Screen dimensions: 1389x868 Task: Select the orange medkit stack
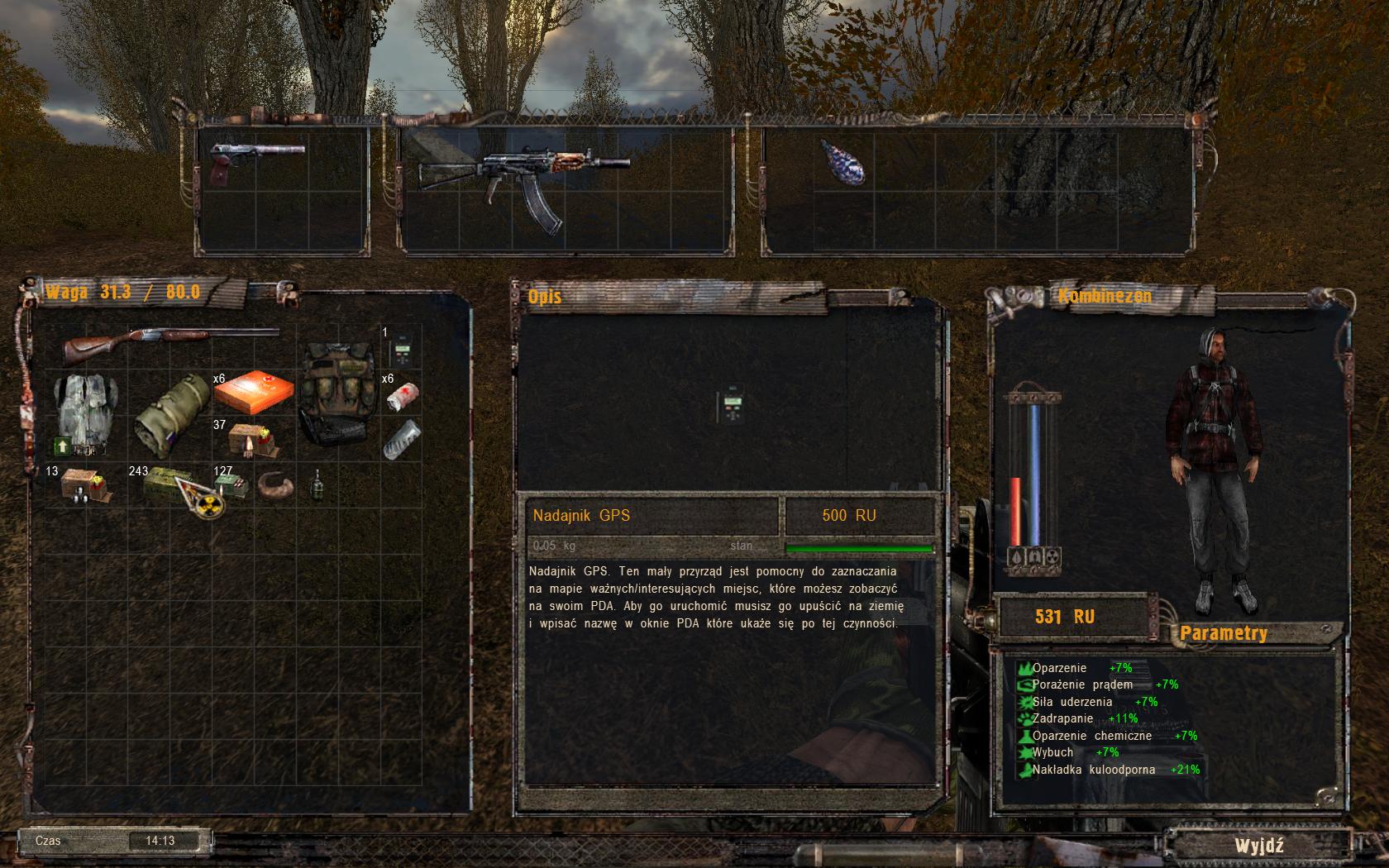coord(253,393)
